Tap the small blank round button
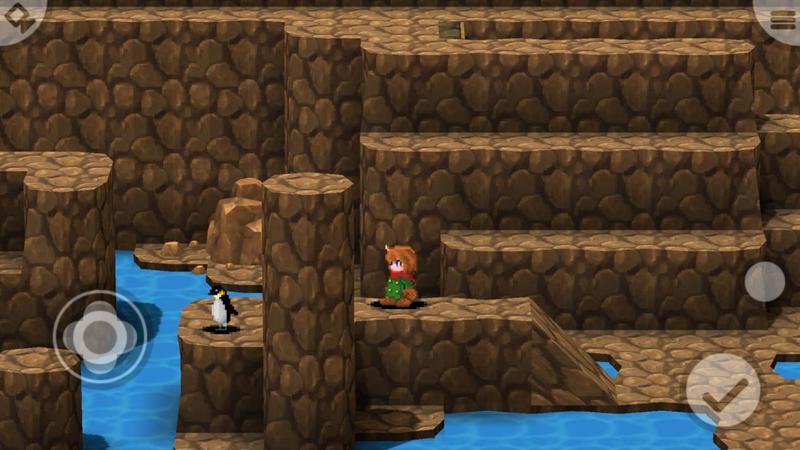 764,282
